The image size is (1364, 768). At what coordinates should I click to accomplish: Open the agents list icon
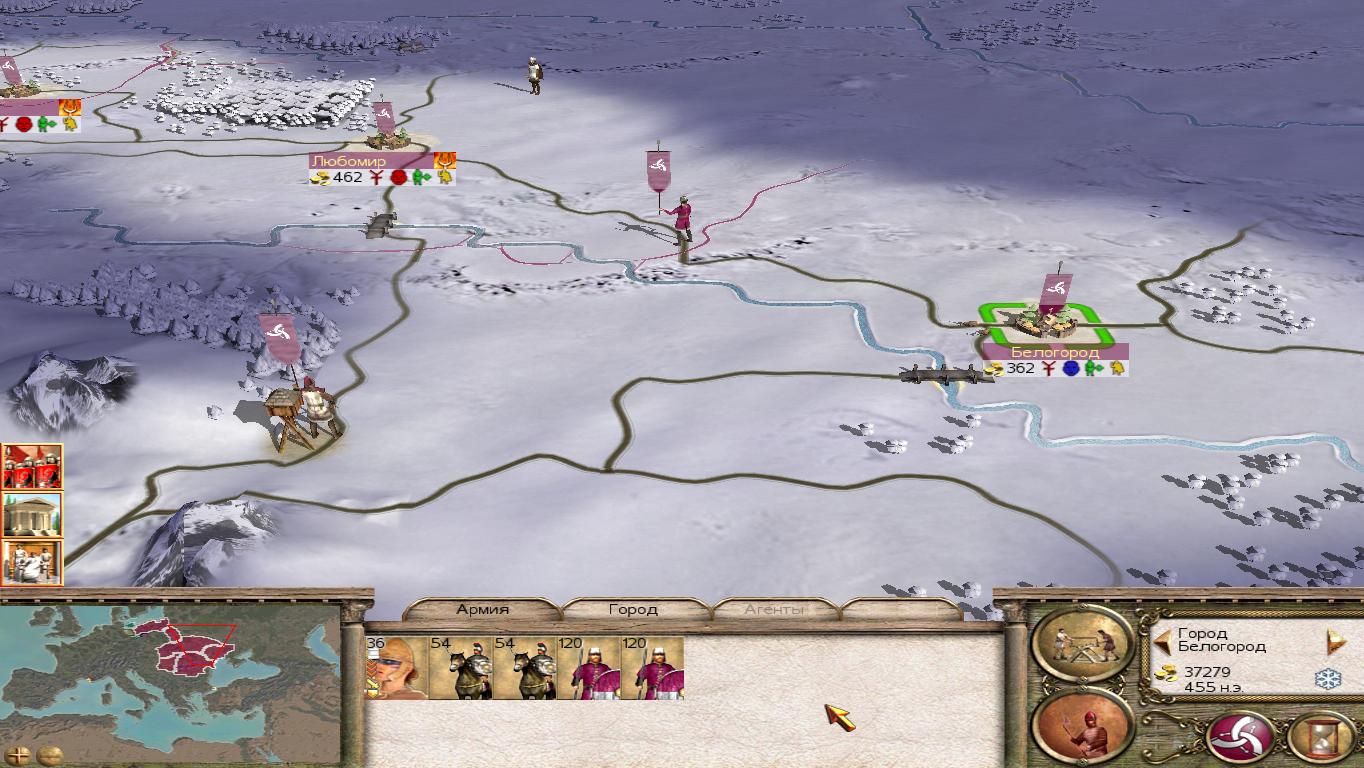pyautogui.click(x=32, y=562)
